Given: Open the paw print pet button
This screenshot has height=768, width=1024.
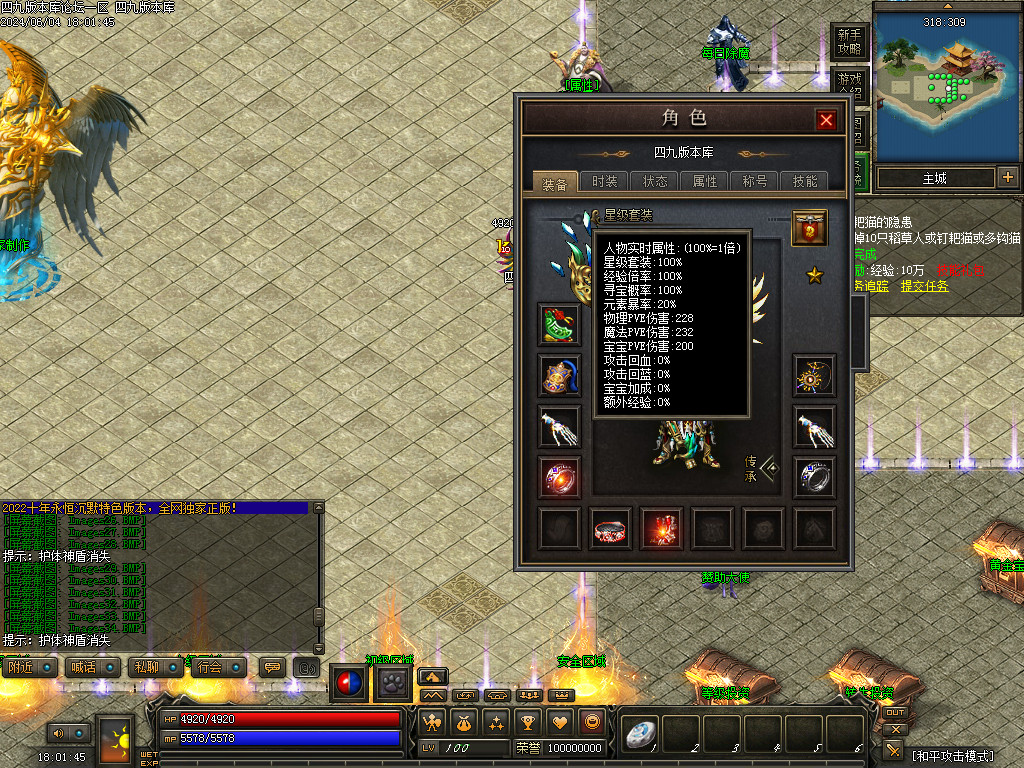Looking at the screenshot, I should click(x=391, y=684).
